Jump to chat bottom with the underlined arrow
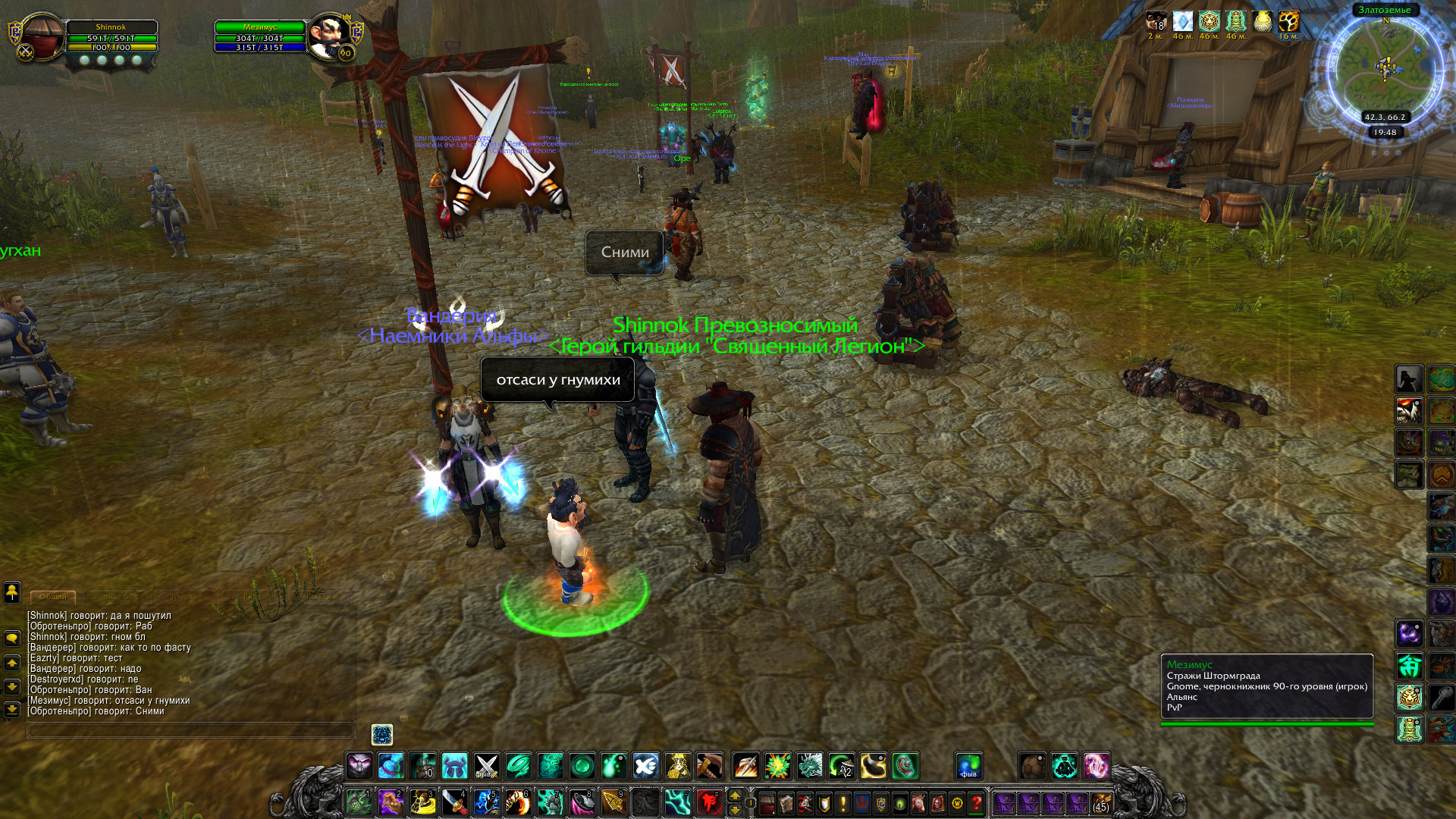Image resolution: width=1456 pixels, height=819 pixels. (x=12, y=710)
